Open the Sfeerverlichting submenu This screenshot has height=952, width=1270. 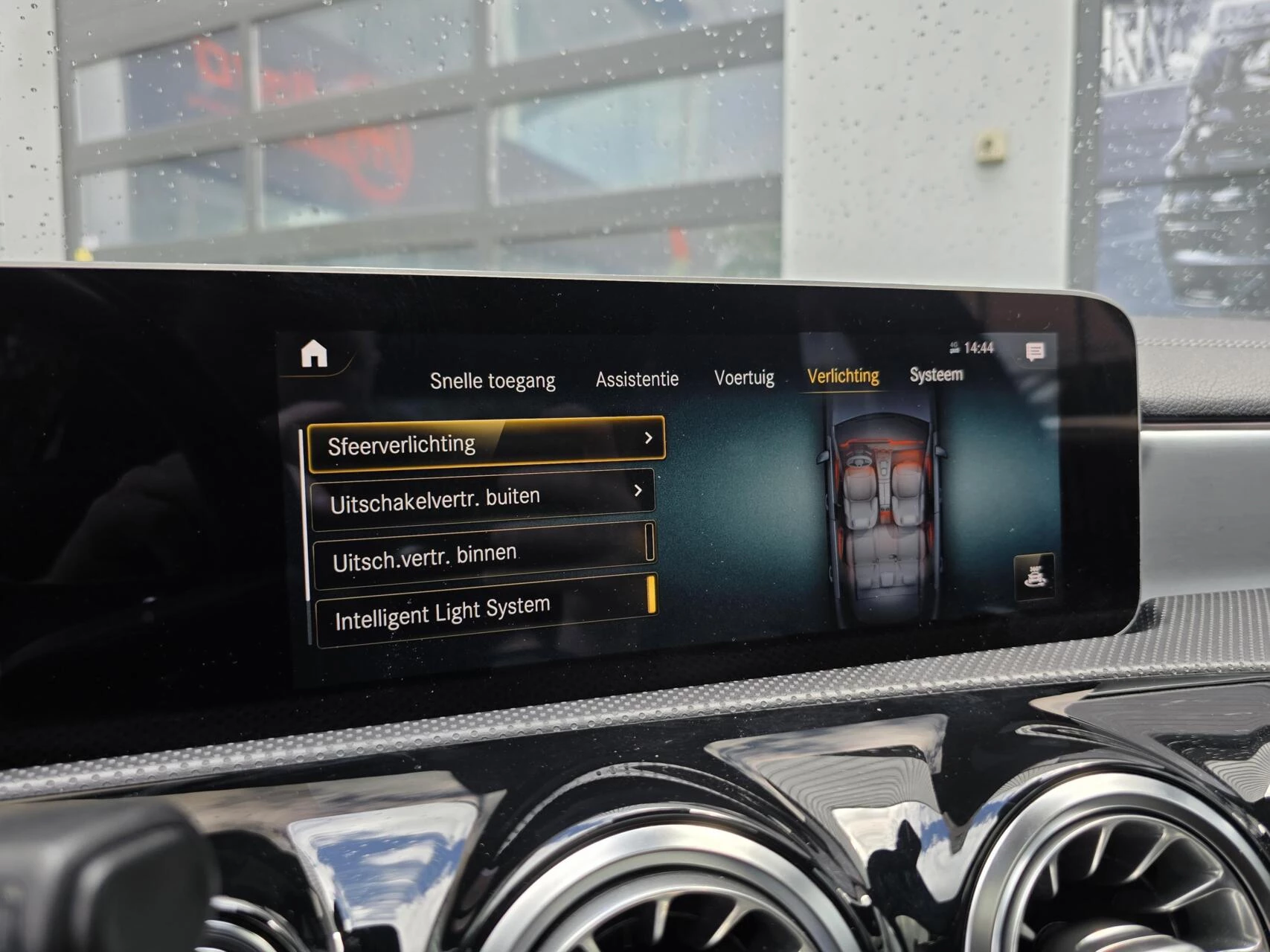(486, 444)
